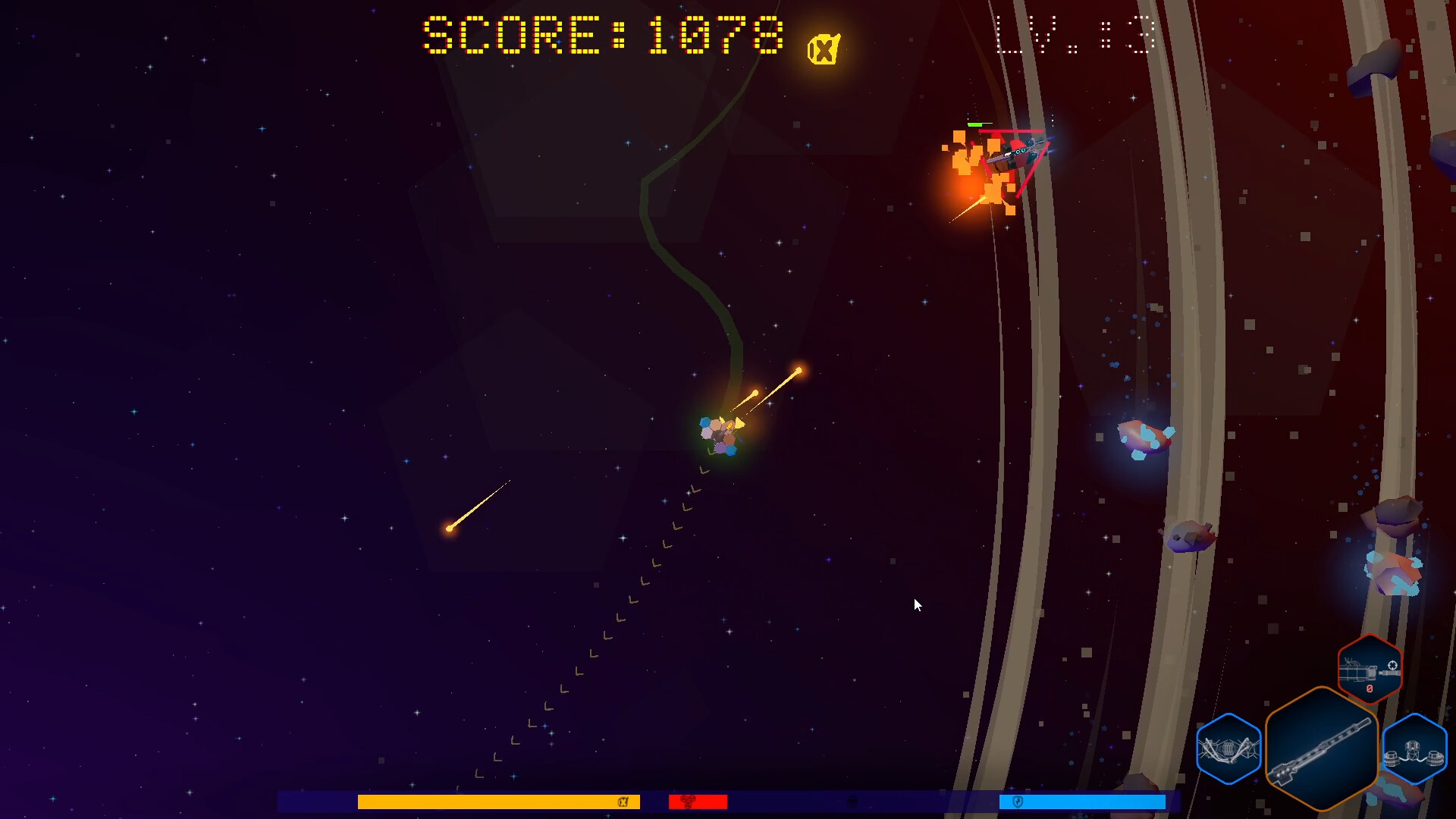
Task: Click the orange rifle weapon hexagon
Action: 1321,747
